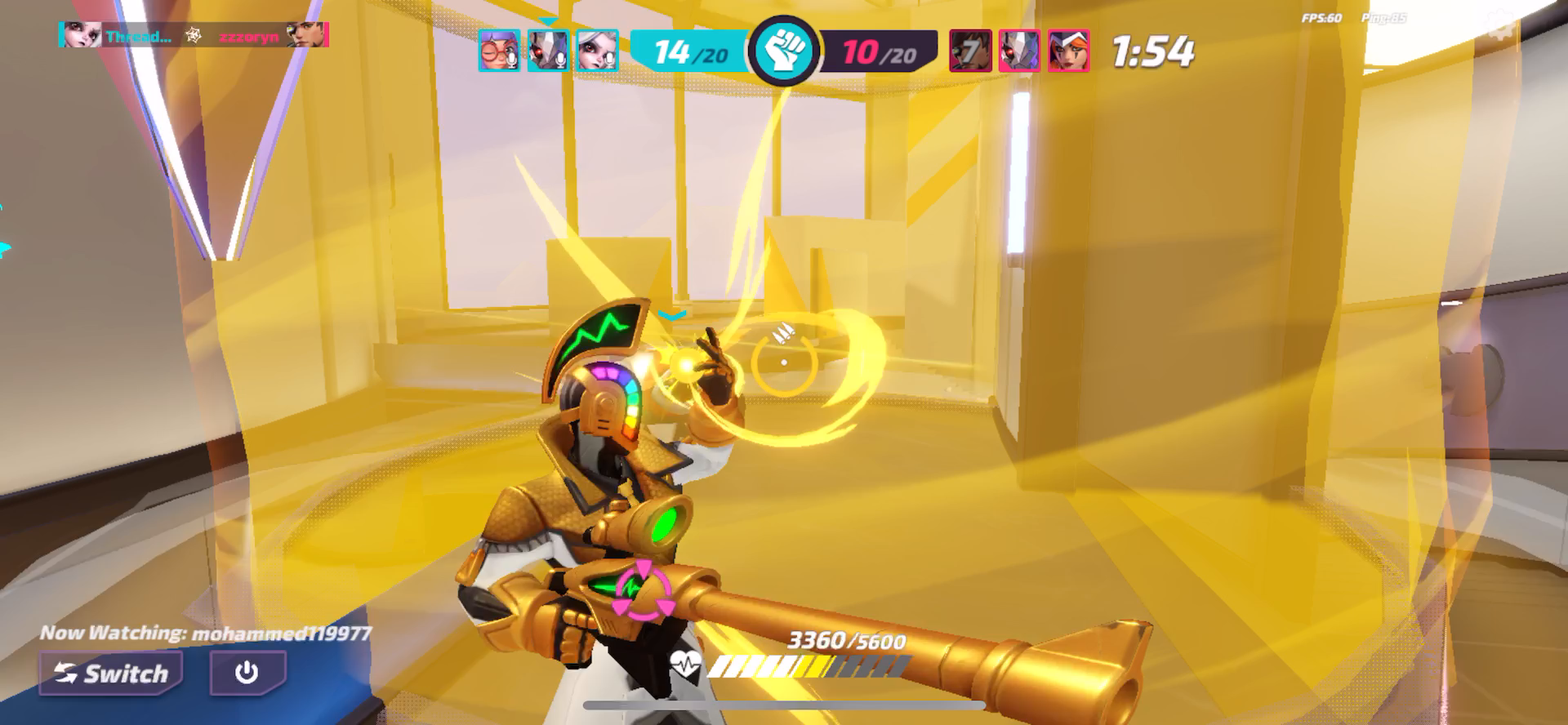This screenshot has height=725, width=1568.
Task: Click the swap-arrows icon inside the Switch button
Action: pos(68,673)
